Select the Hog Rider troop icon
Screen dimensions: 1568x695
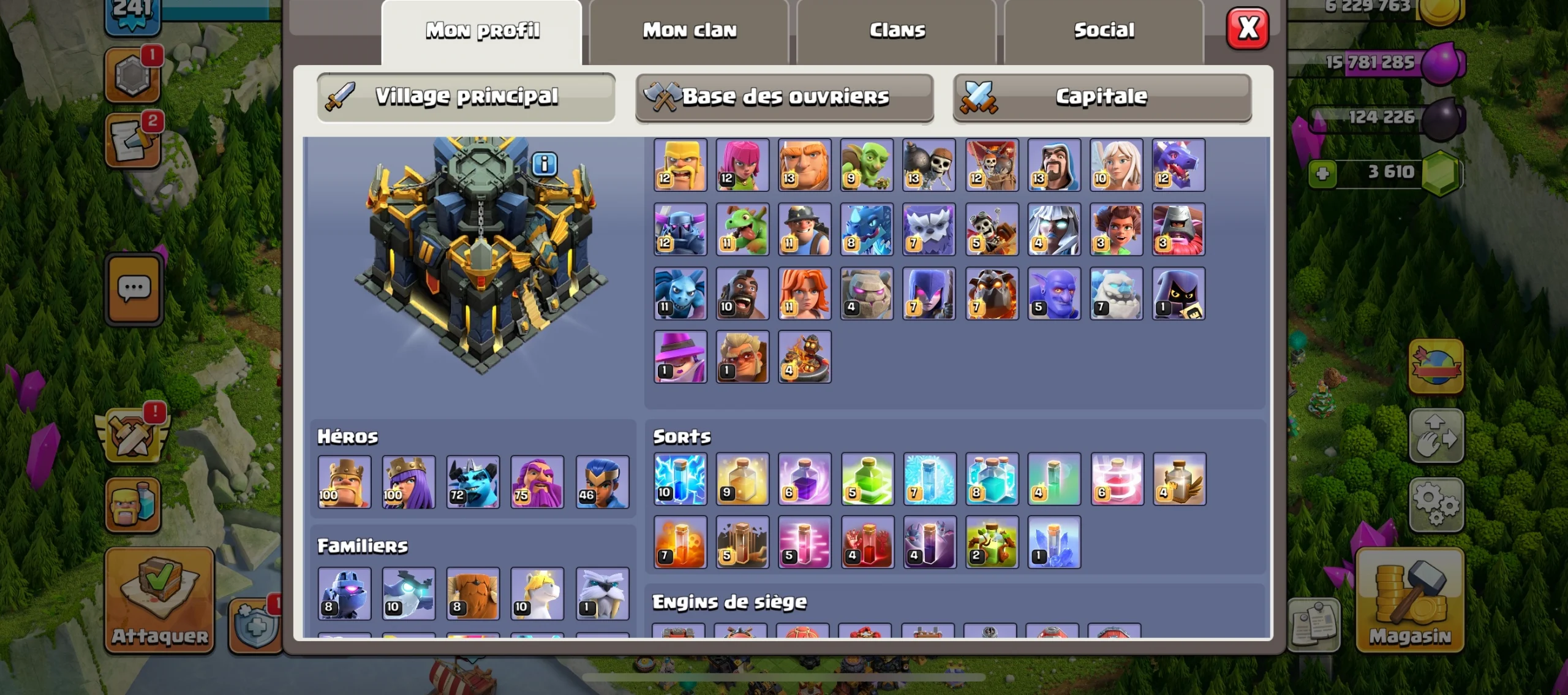click(x=743, y=294)
